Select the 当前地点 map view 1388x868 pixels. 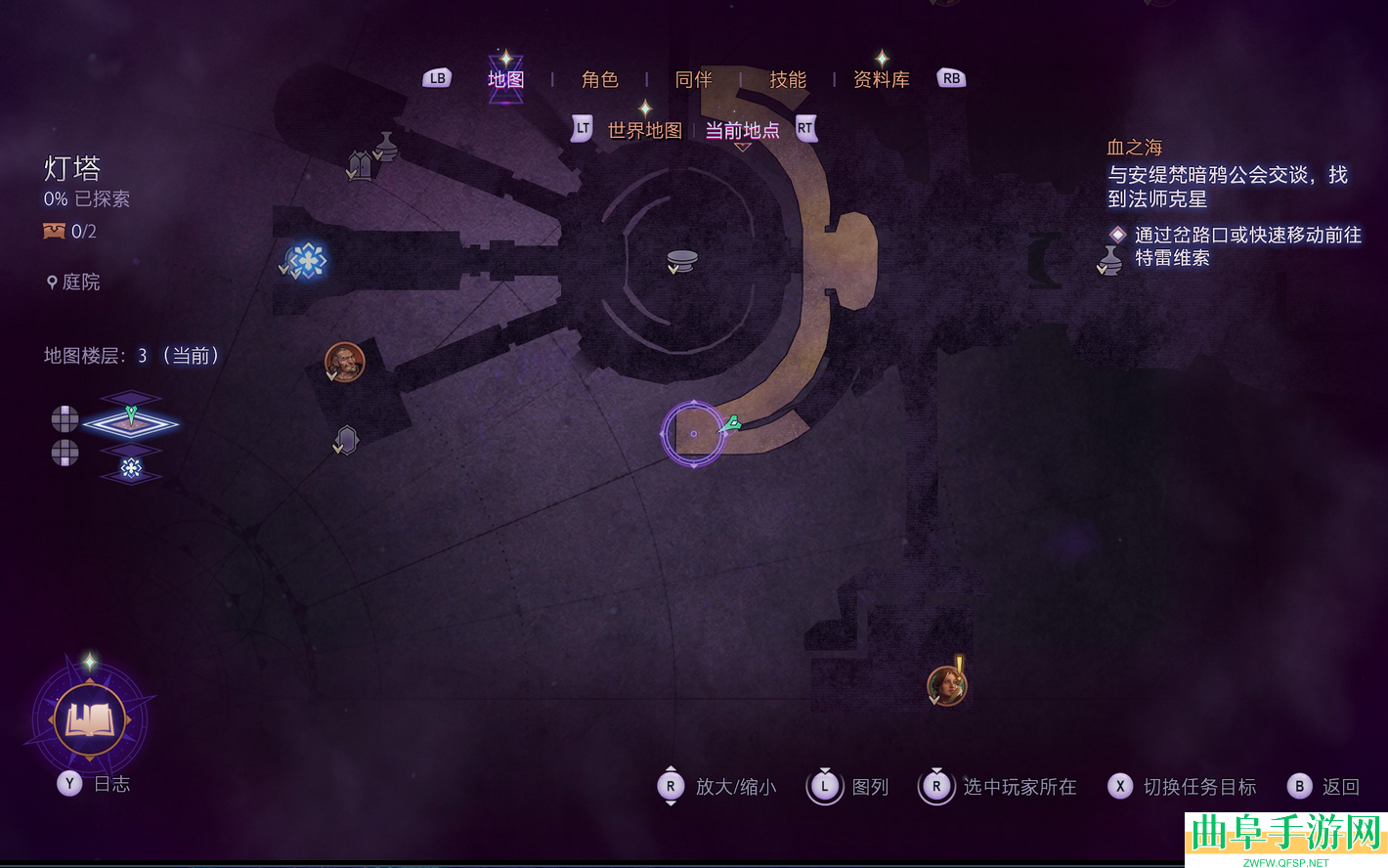pyautogui.click(x=742, y=130)
